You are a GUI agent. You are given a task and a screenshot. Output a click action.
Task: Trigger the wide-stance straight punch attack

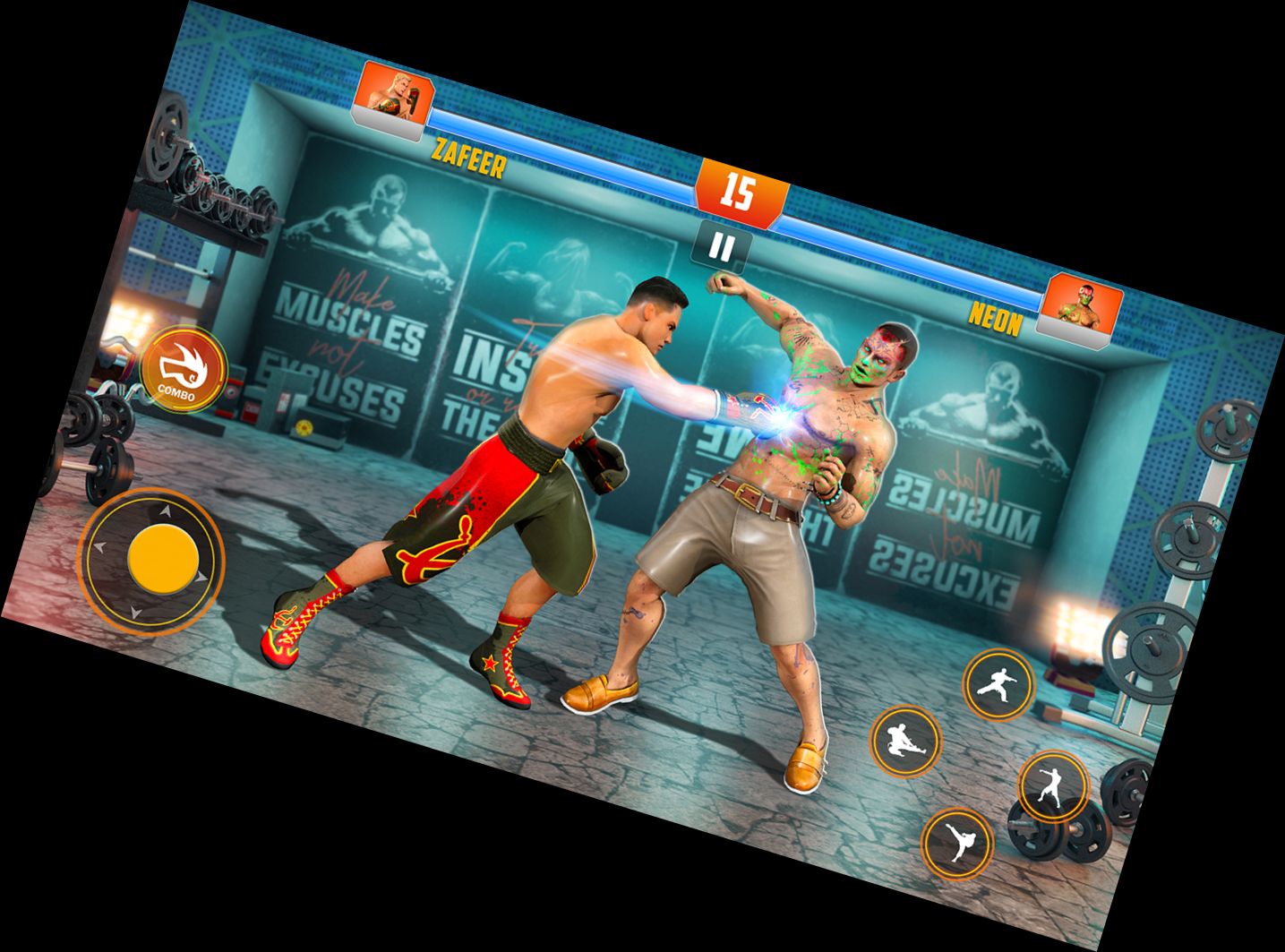998,684
